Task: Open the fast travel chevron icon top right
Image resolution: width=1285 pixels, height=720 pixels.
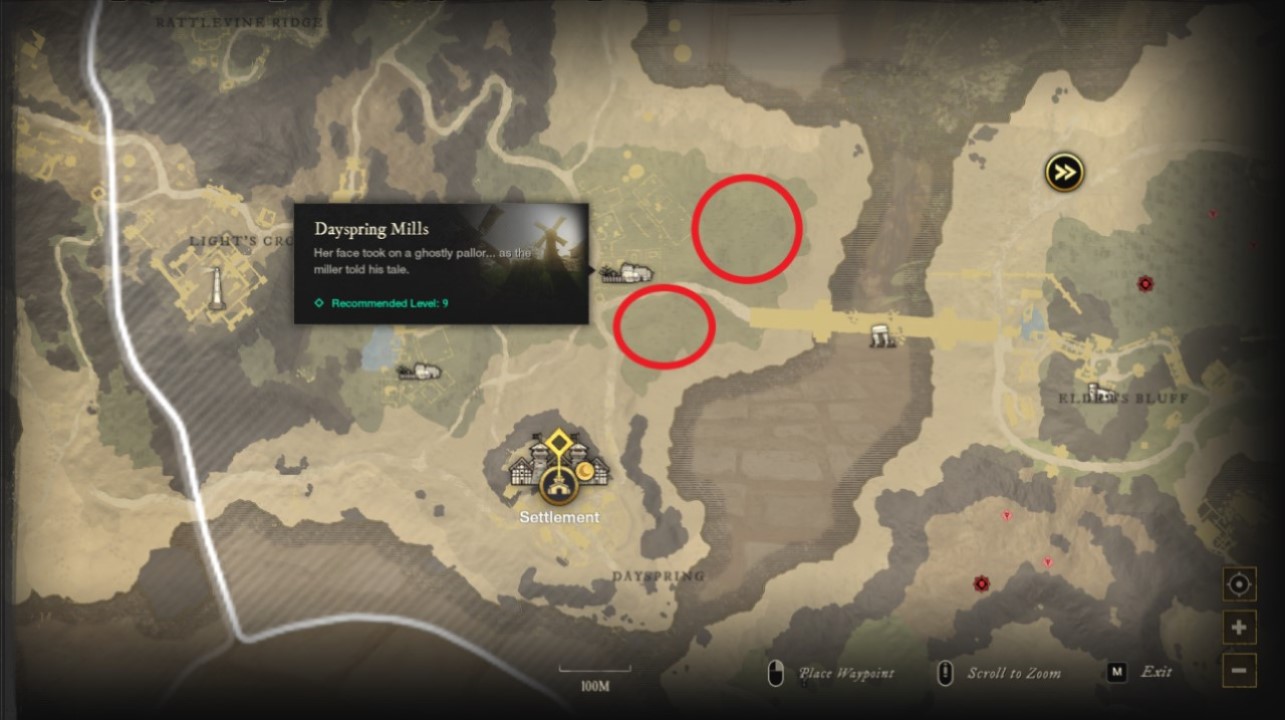Action: [x=1063, y=172]
